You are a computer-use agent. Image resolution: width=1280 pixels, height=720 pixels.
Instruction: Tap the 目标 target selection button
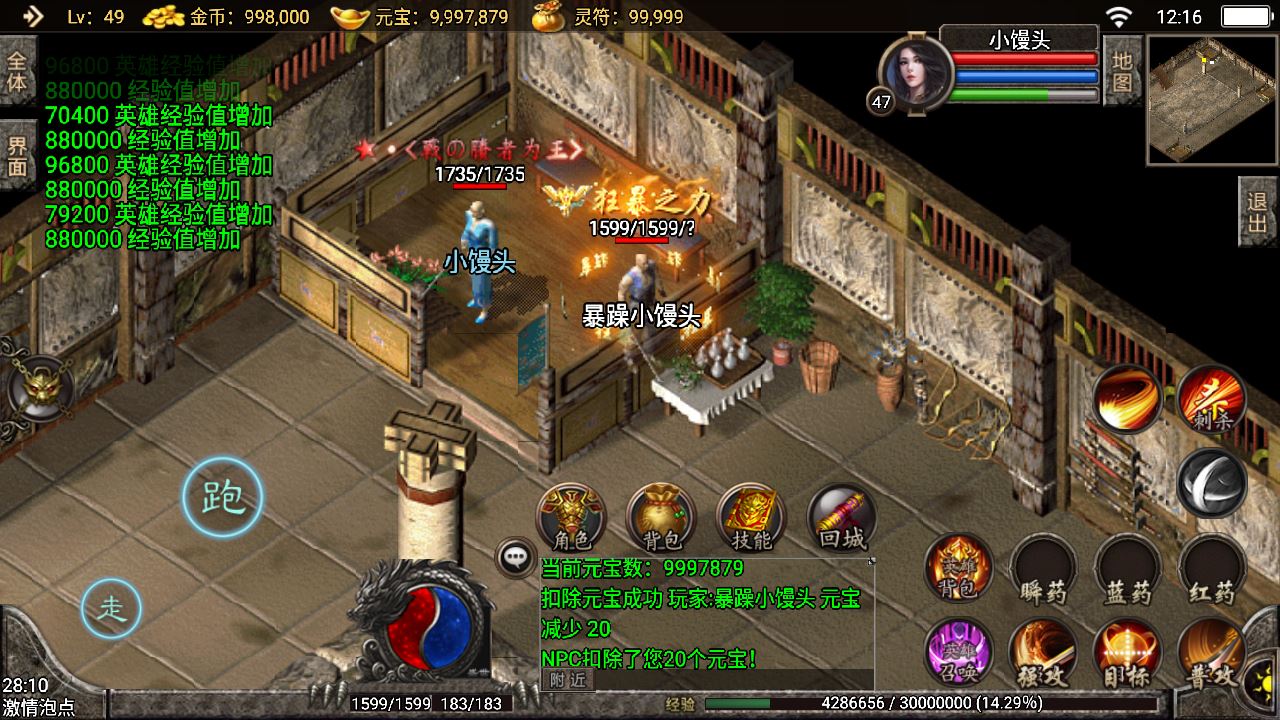[1129, 652]
